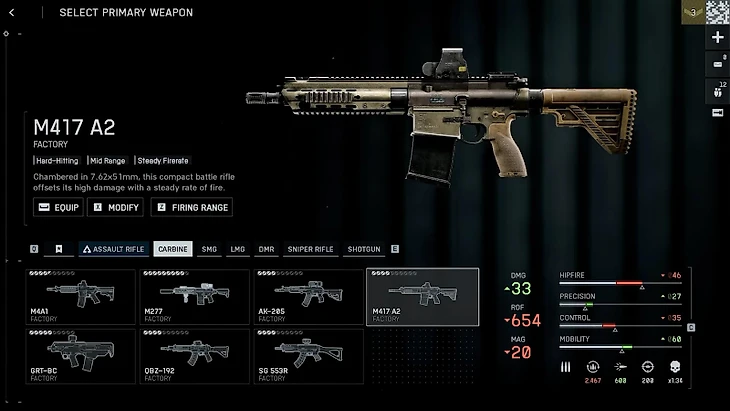Enter the Firing Range
This screenshot has height=411, width=730.
191,207
